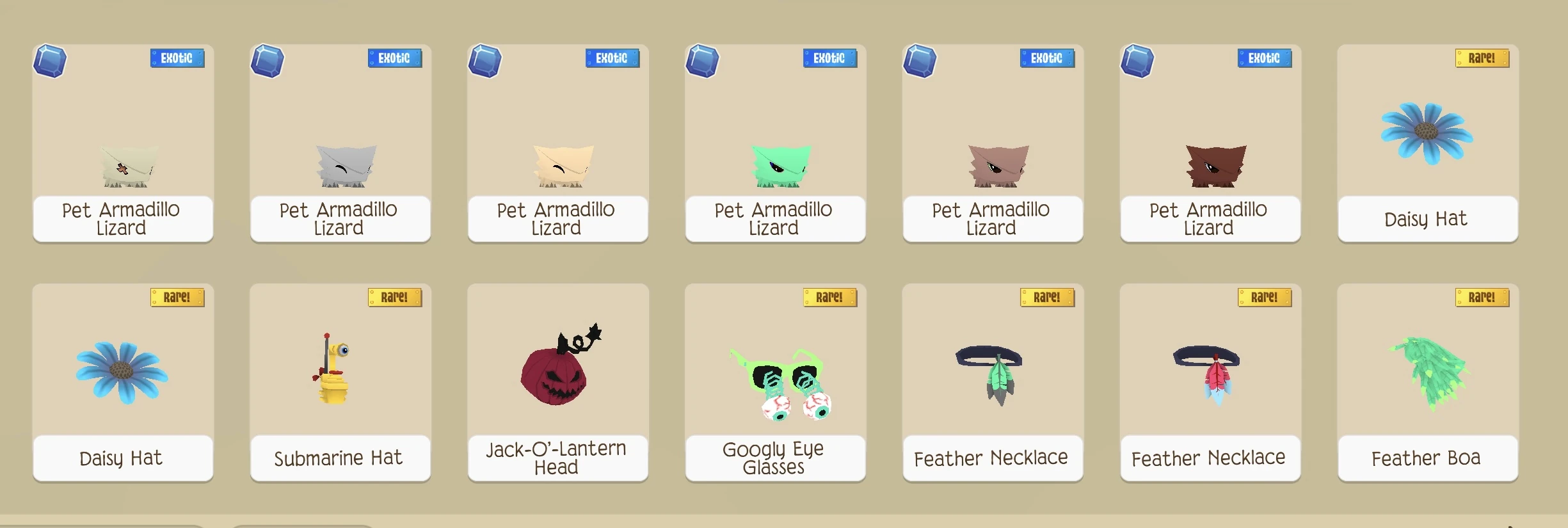Click the diamond gem on the cream Pet Armadillo Lizard card
Image resolution: width=1568 pixels, height=528 pixels.
[486, 61]
